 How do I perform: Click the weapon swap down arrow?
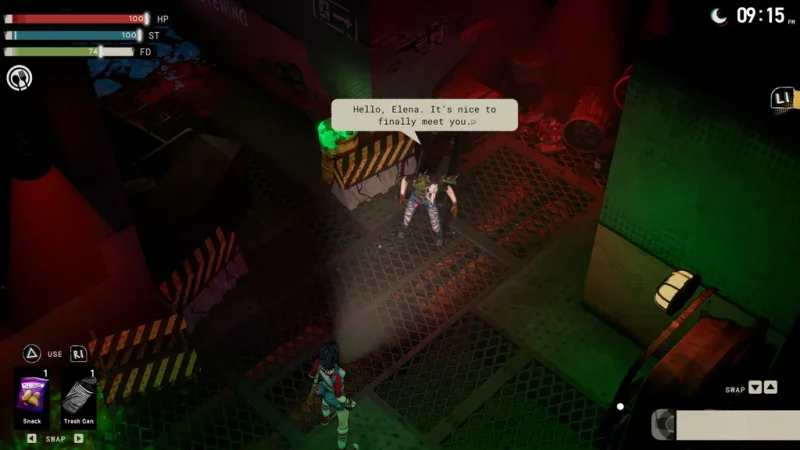pos(755,388)
